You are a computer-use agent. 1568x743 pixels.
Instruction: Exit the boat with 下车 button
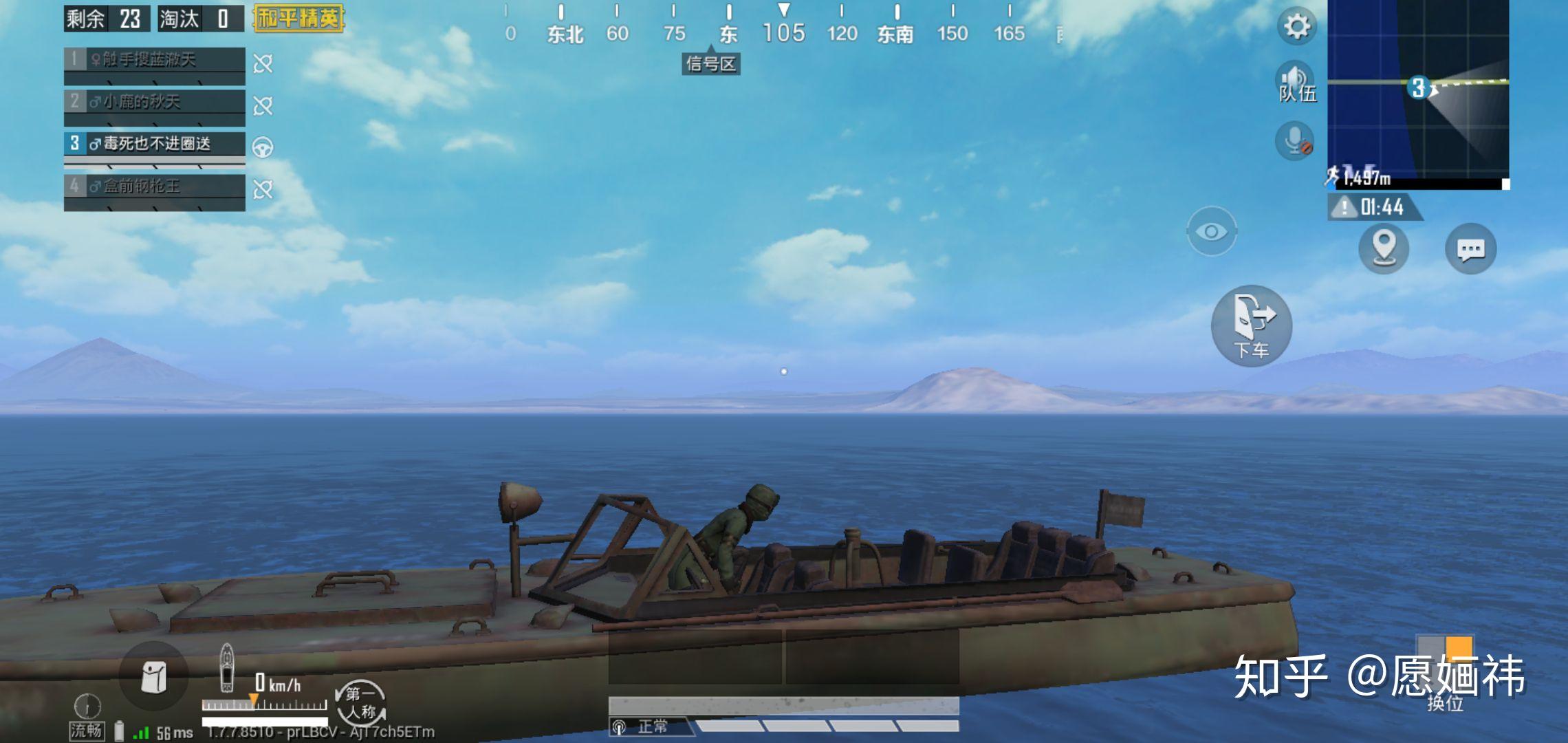click(1251, 325)
